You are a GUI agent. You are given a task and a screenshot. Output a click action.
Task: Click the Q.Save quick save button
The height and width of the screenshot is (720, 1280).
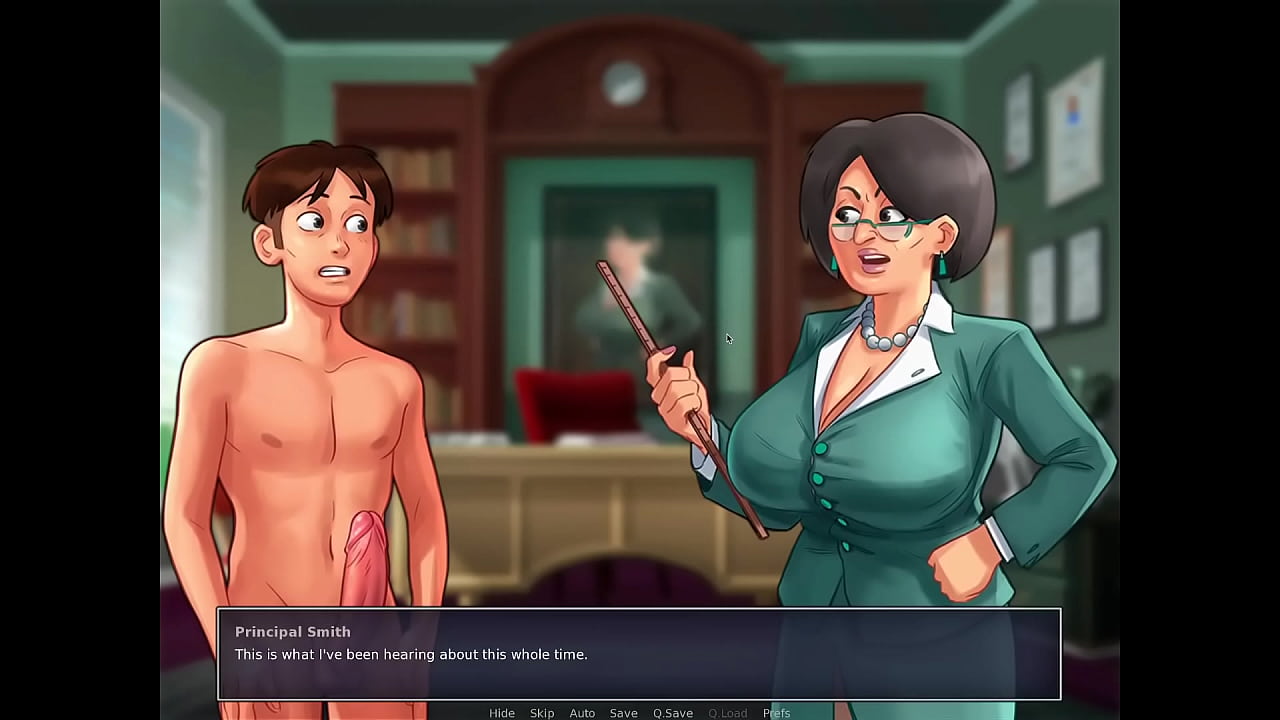673,713
